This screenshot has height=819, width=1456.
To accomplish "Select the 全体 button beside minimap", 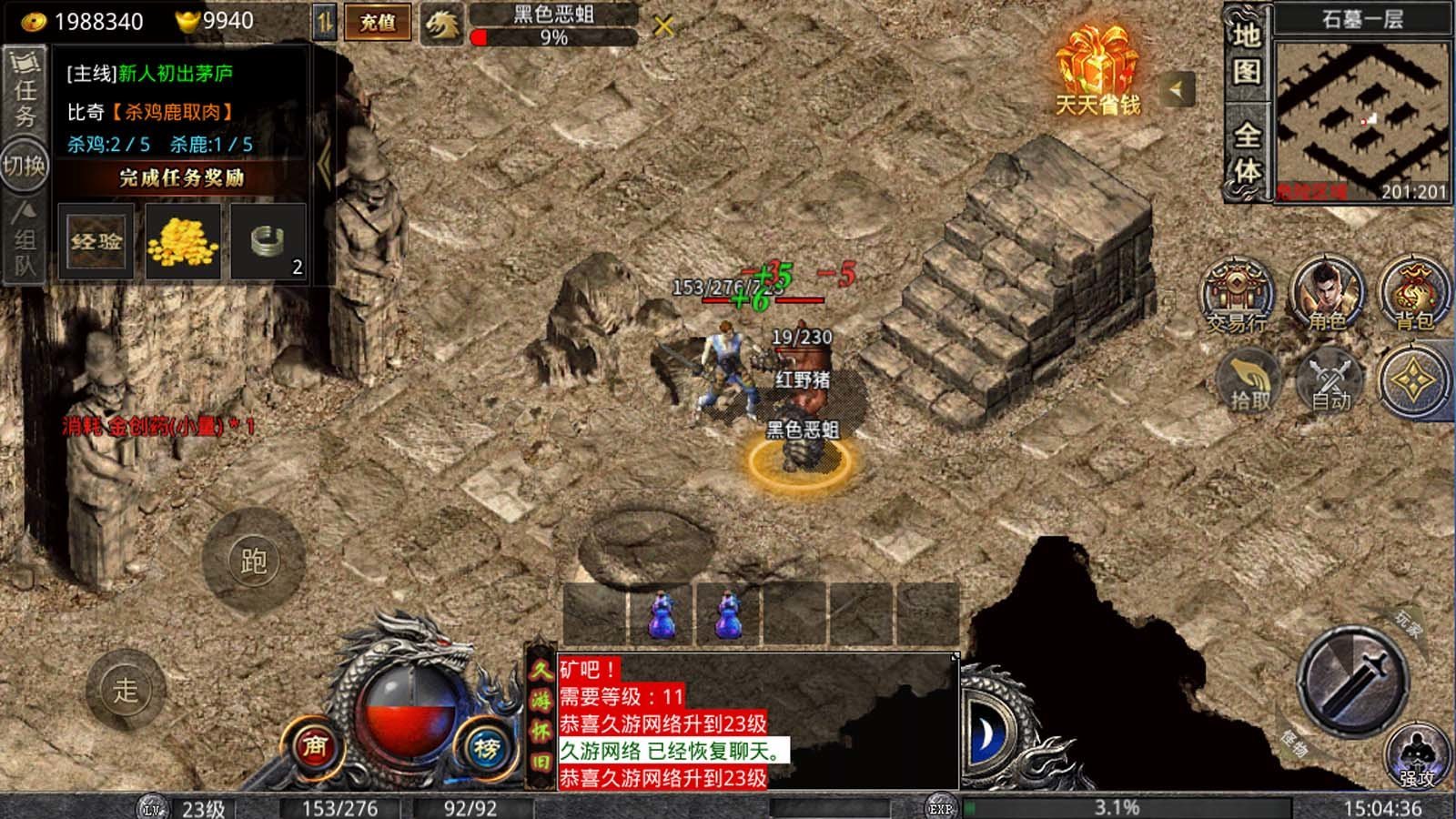I will click(1247, 153).
